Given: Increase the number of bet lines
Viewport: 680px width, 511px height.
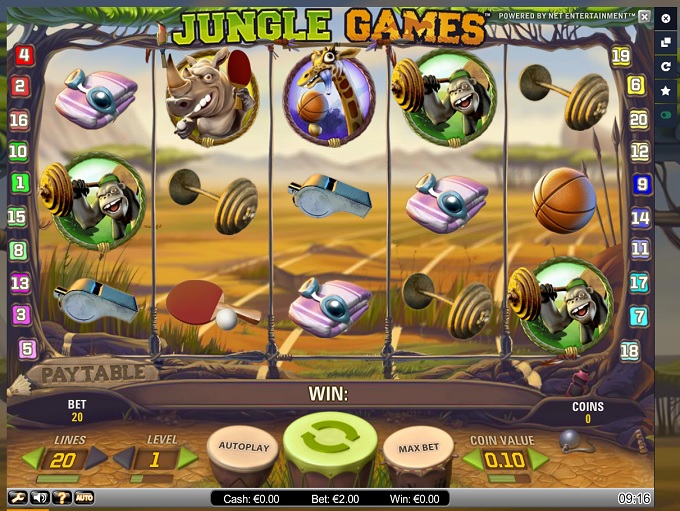Looking at the screenshot, I should point(98,458).
